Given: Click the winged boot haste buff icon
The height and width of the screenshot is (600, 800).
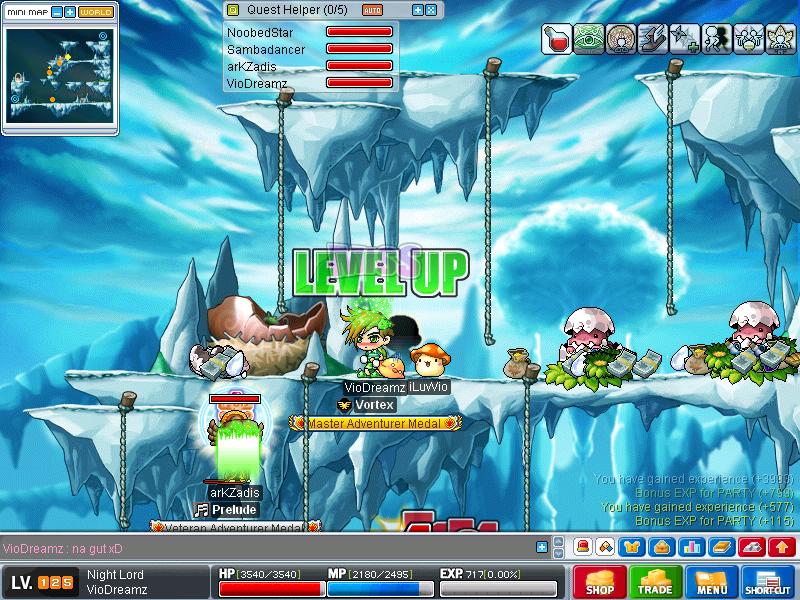Looking at the screenshot, I should tap(653, 38).
